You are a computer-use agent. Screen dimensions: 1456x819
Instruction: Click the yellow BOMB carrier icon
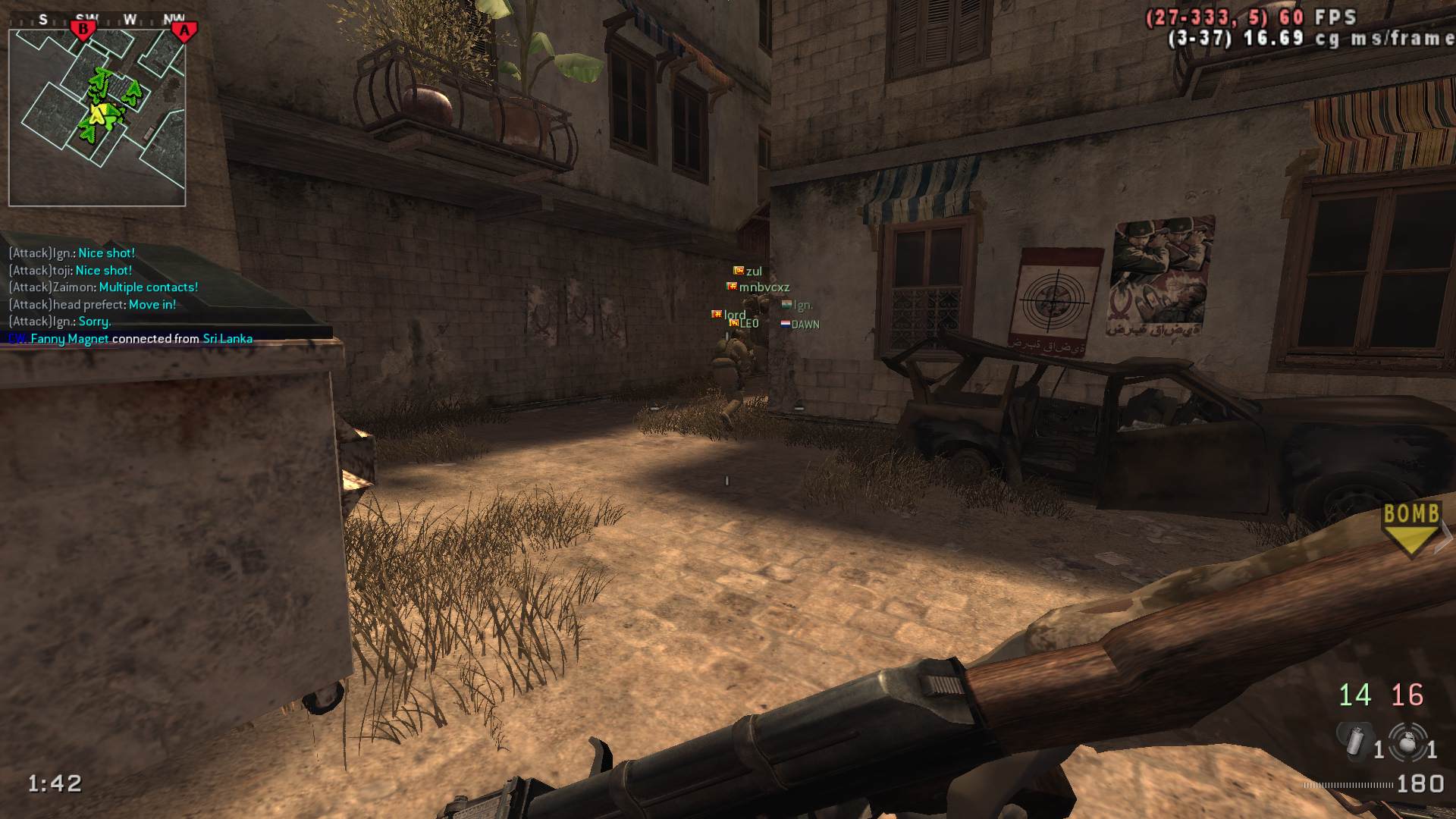coord(1410,529)
